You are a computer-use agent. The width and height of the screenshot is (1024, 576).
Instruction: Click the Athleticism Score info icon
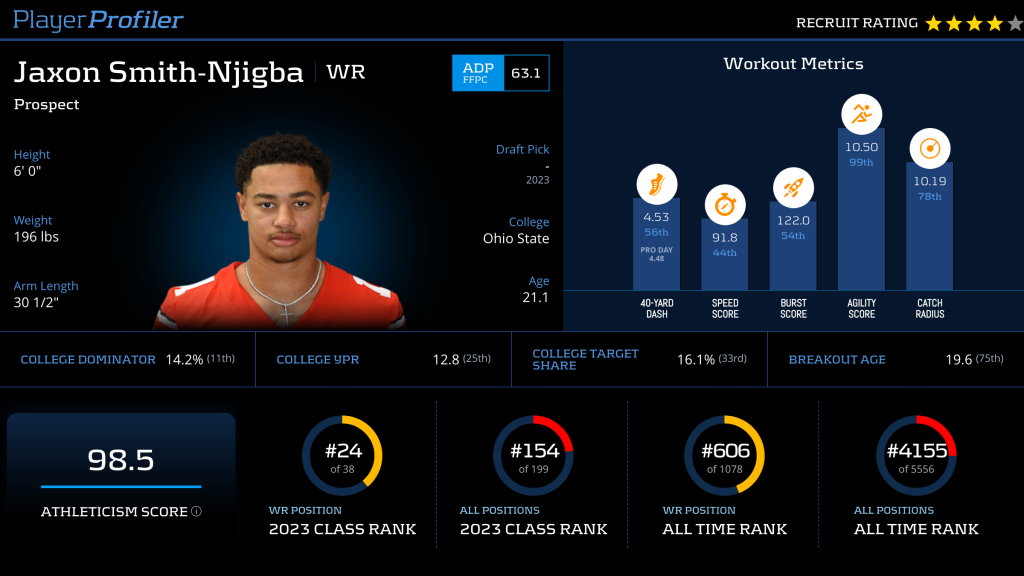(x=196, y=512)
